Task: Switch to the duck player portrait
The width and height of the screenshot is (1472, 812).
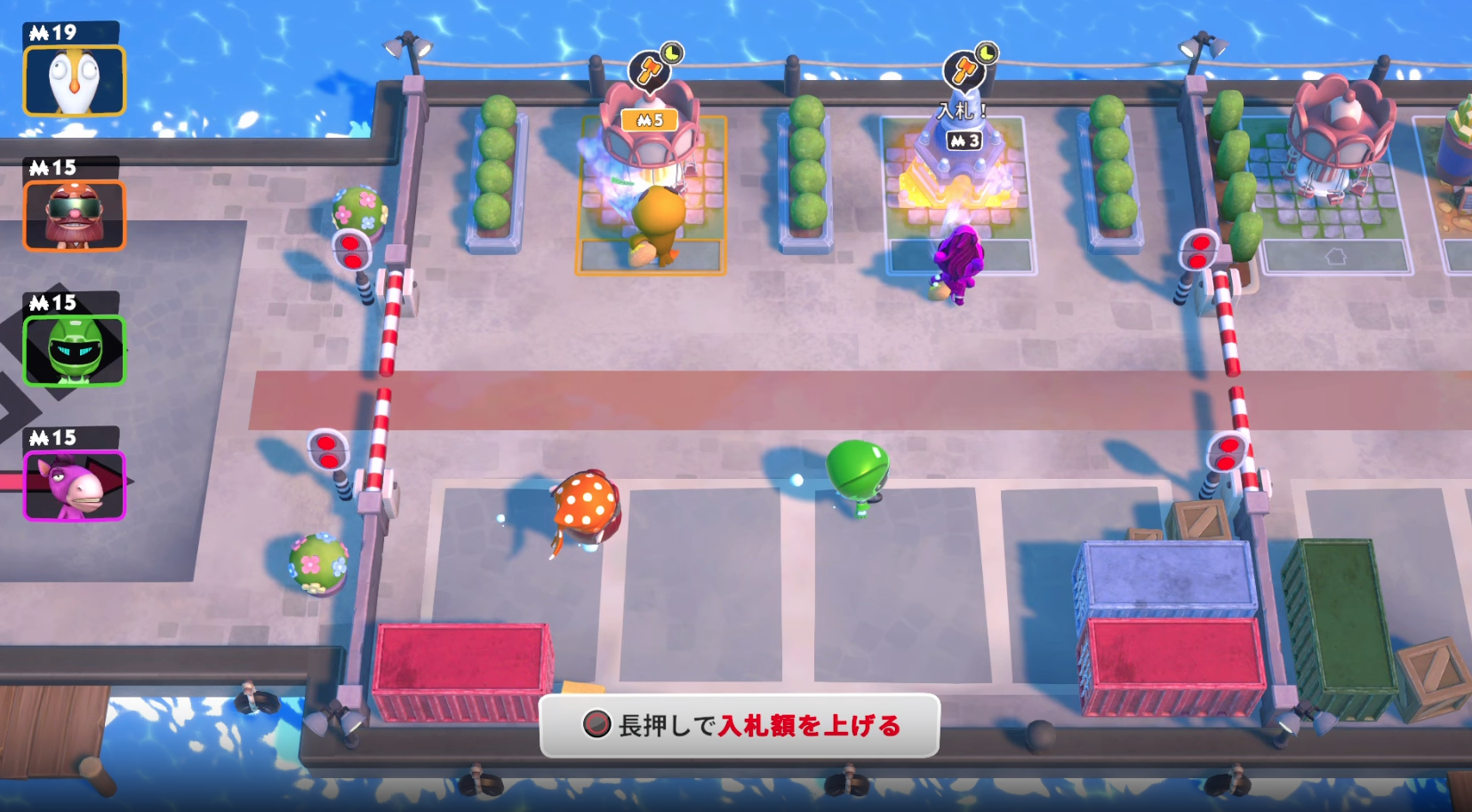Action: pyautogui.click(x=76, y=80)
